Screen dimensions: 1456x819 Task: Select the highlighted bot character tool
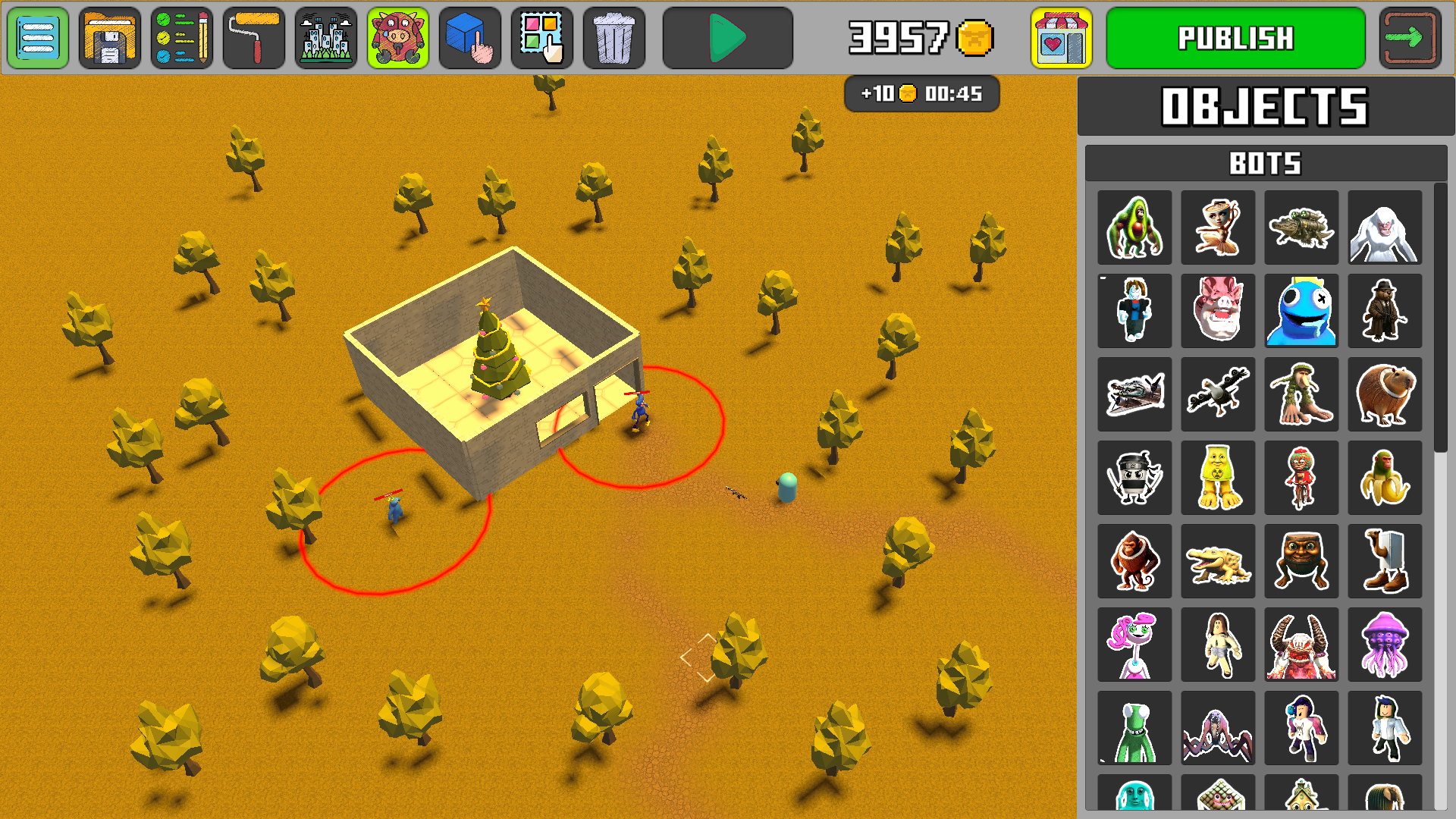397,37
